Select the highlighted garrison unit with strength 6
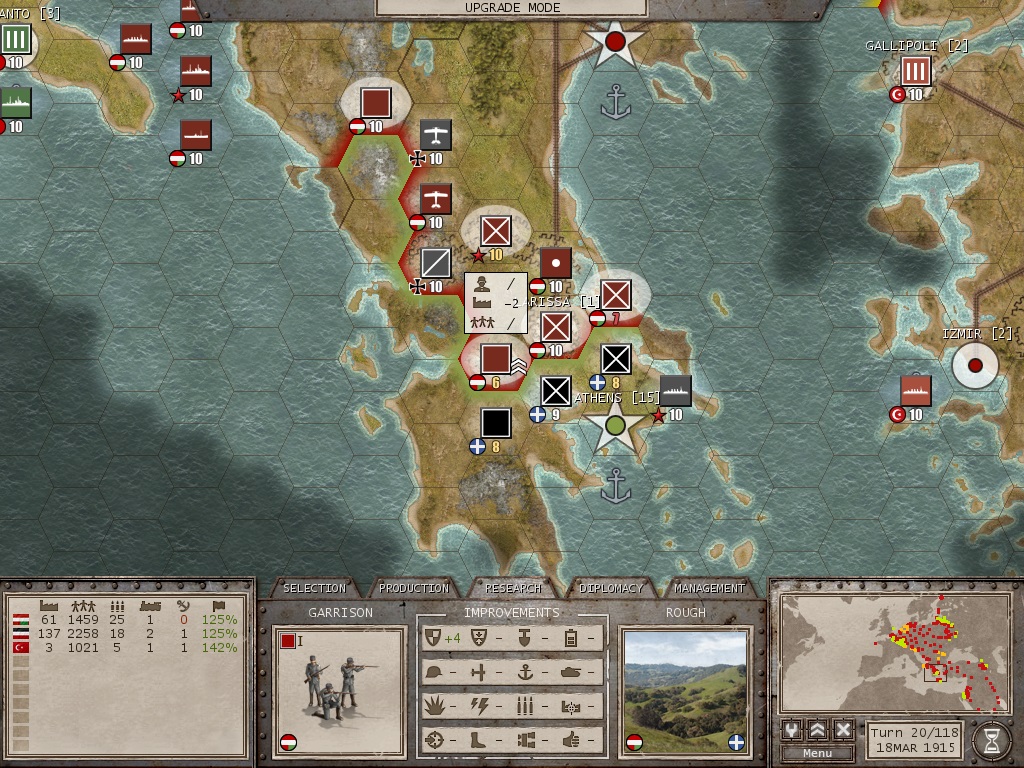The width and height of the screenshot is (1024, 768). 495,359
